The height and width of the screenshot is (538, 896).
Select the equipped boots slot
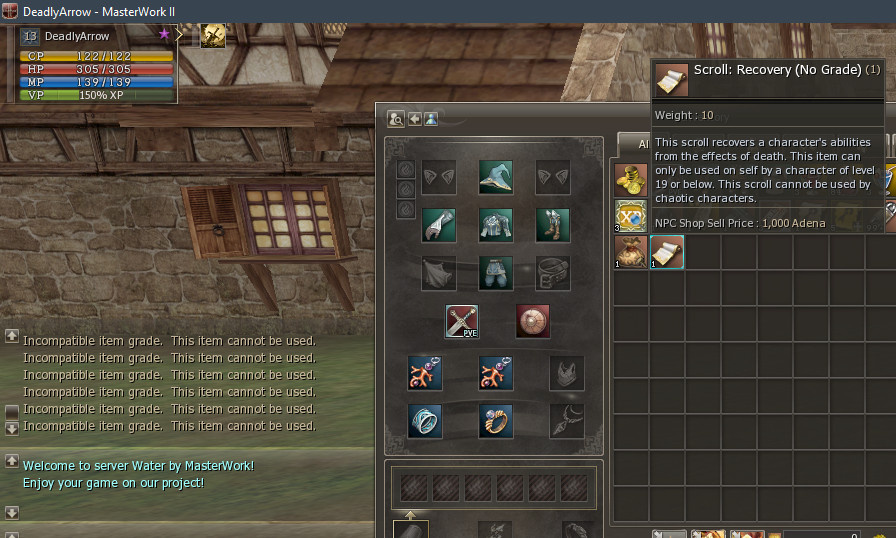point(552,225)
